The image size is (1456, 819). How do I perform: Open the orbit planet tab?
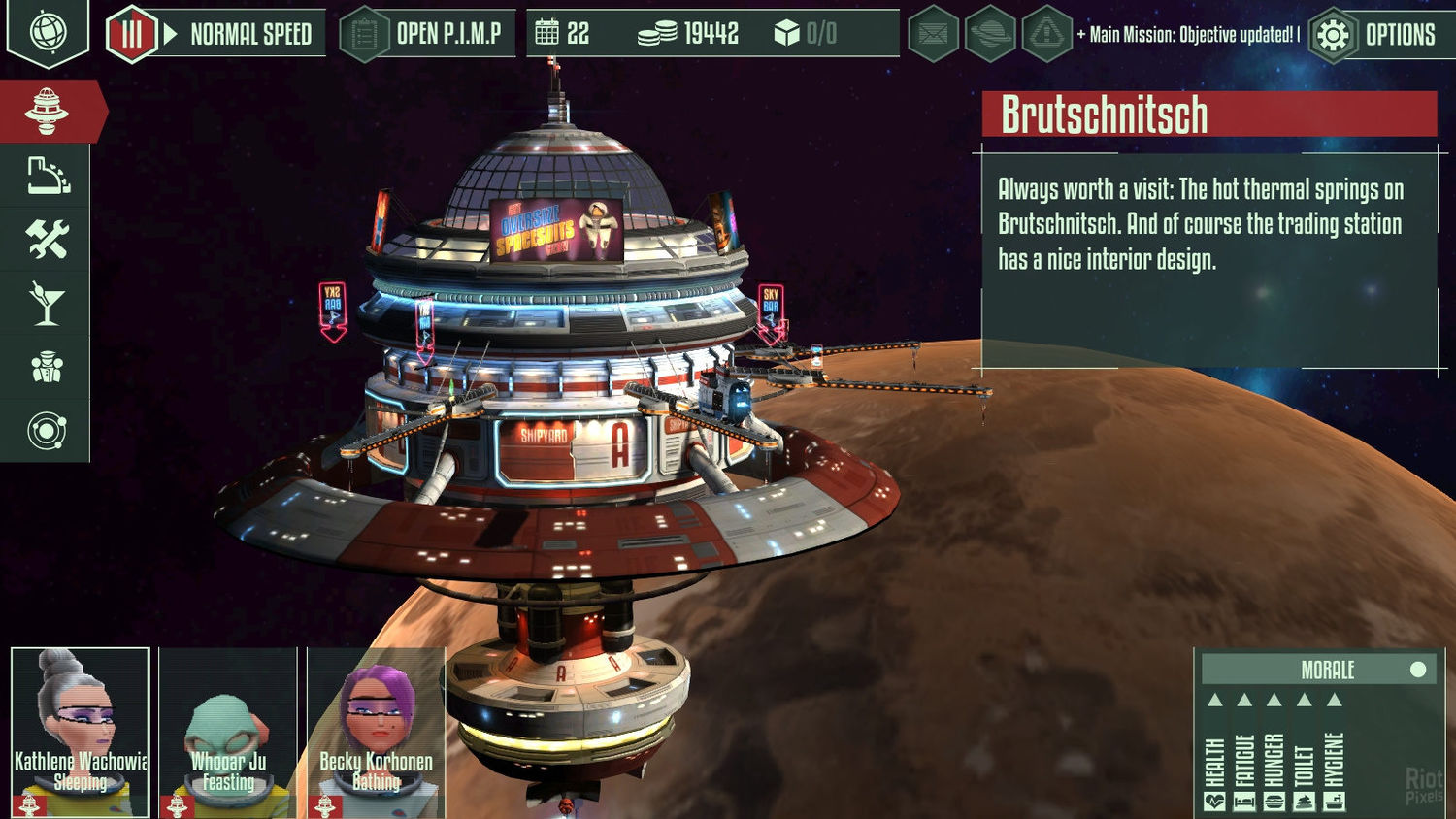click(47, 431)
